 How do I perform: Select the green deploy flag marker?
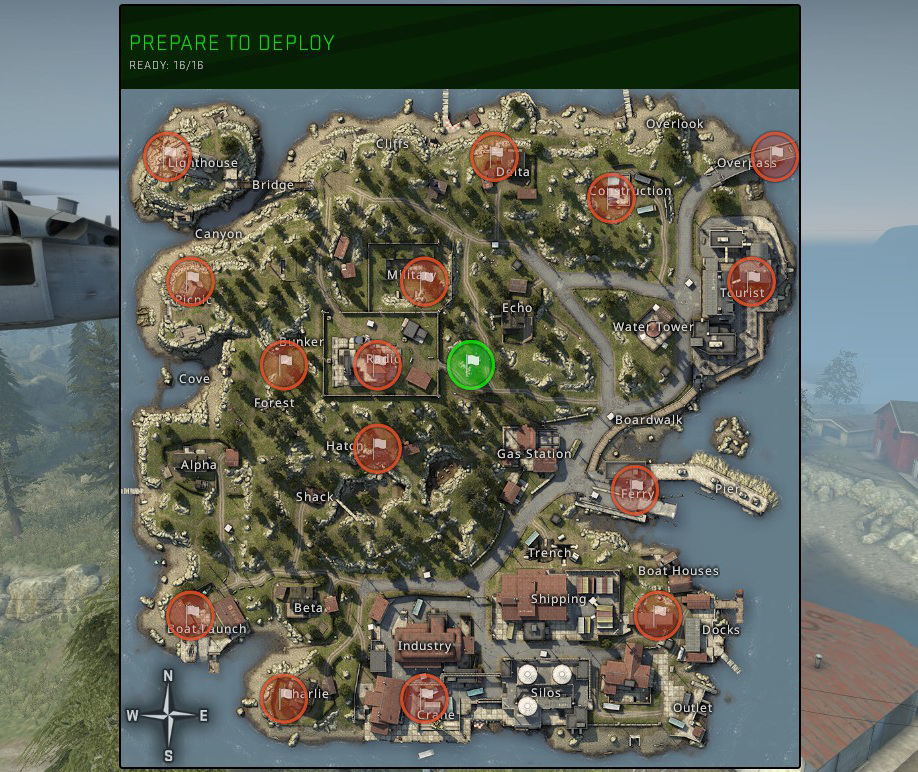(470, 364)
